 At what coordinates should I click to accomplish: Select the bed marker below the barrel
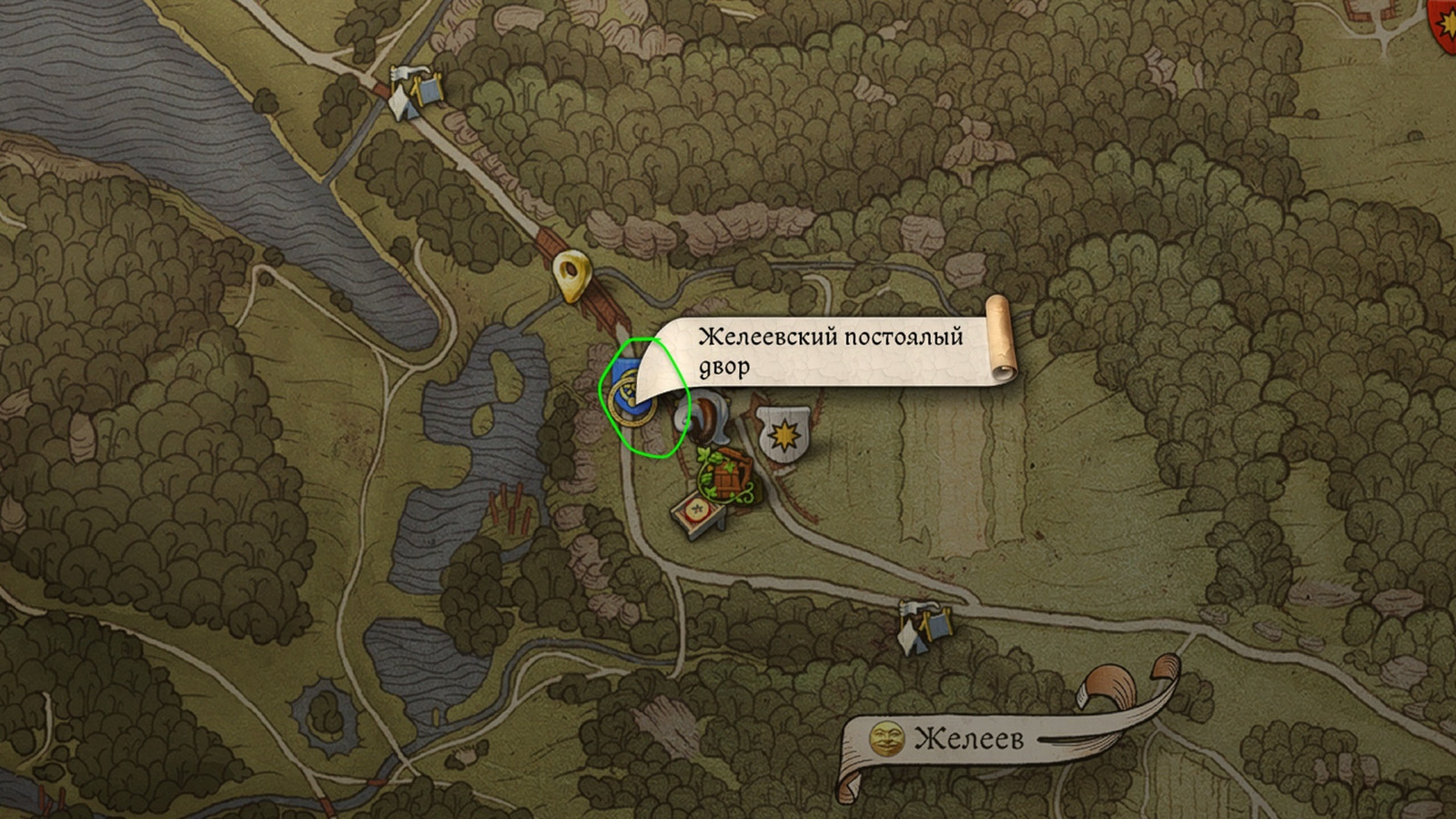(x=699, y=515)
